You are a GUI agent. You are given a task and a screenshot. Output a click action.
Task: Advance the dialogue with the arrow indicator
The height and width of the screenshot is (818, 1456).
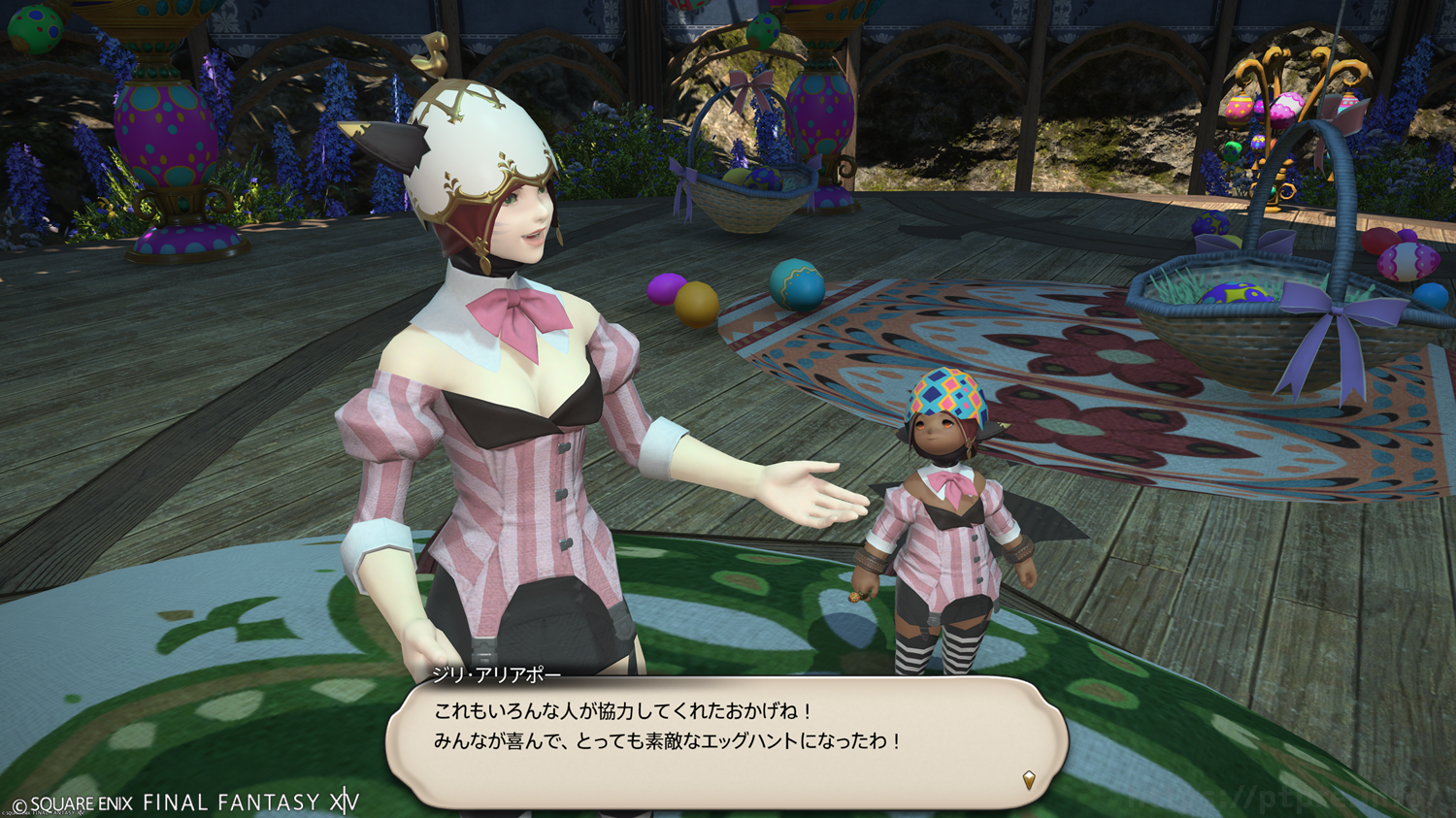tap(1029, 779)
